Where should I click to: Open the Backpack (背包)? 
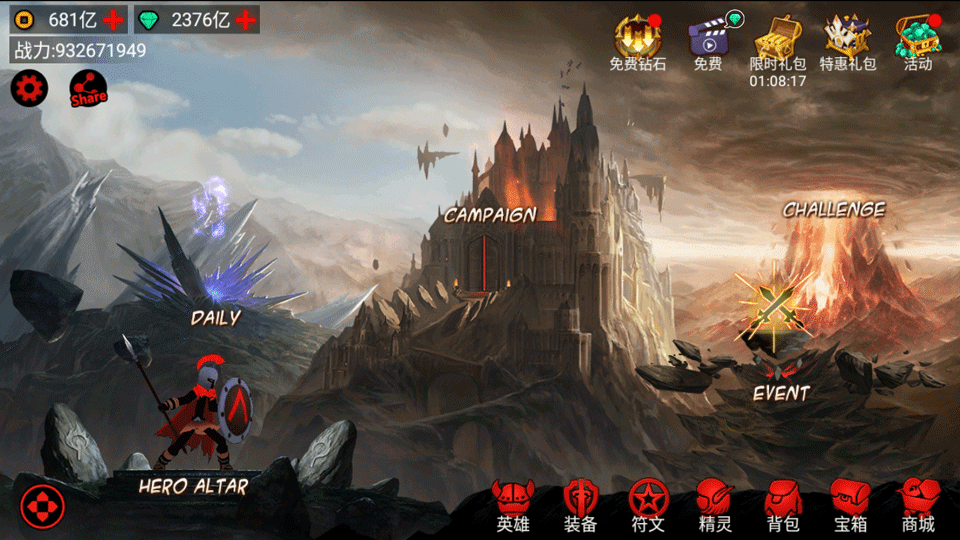(782, 504)
